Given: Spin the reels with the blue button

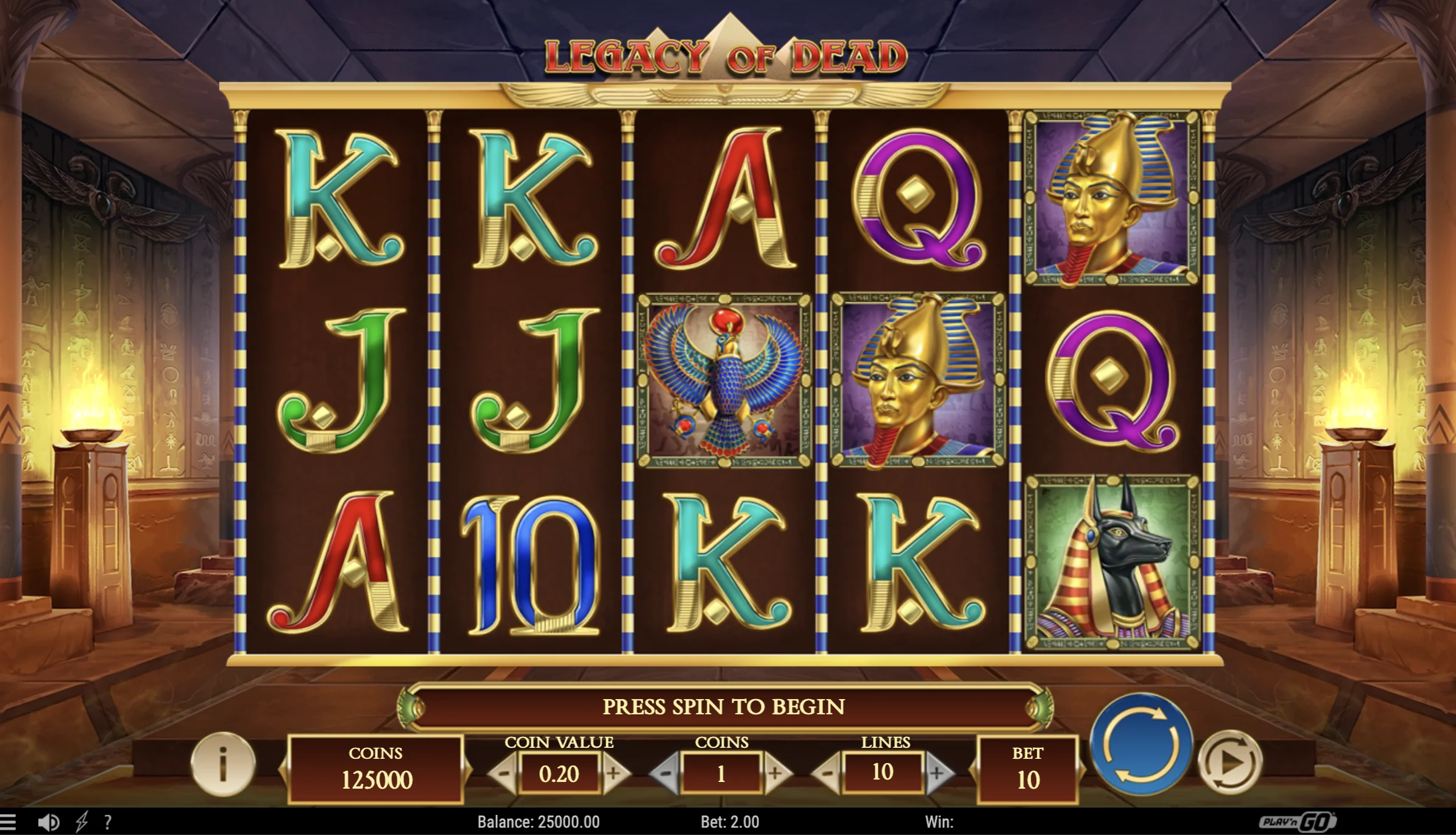Looking at the screenshot, I should pyautogui.click(x=1140, y=745).
